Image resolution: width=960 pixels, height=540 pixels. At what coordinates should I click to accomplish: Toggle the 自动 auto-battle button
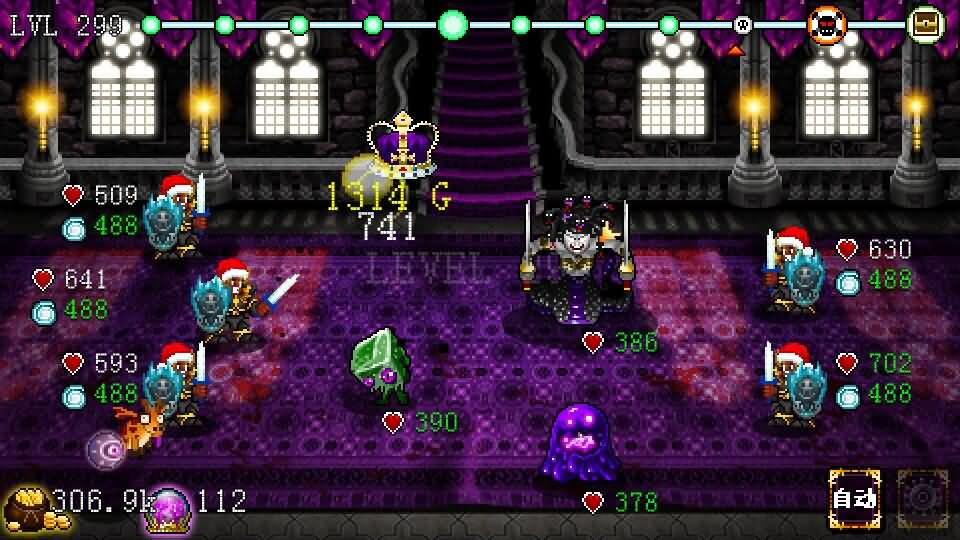(854, 499)
